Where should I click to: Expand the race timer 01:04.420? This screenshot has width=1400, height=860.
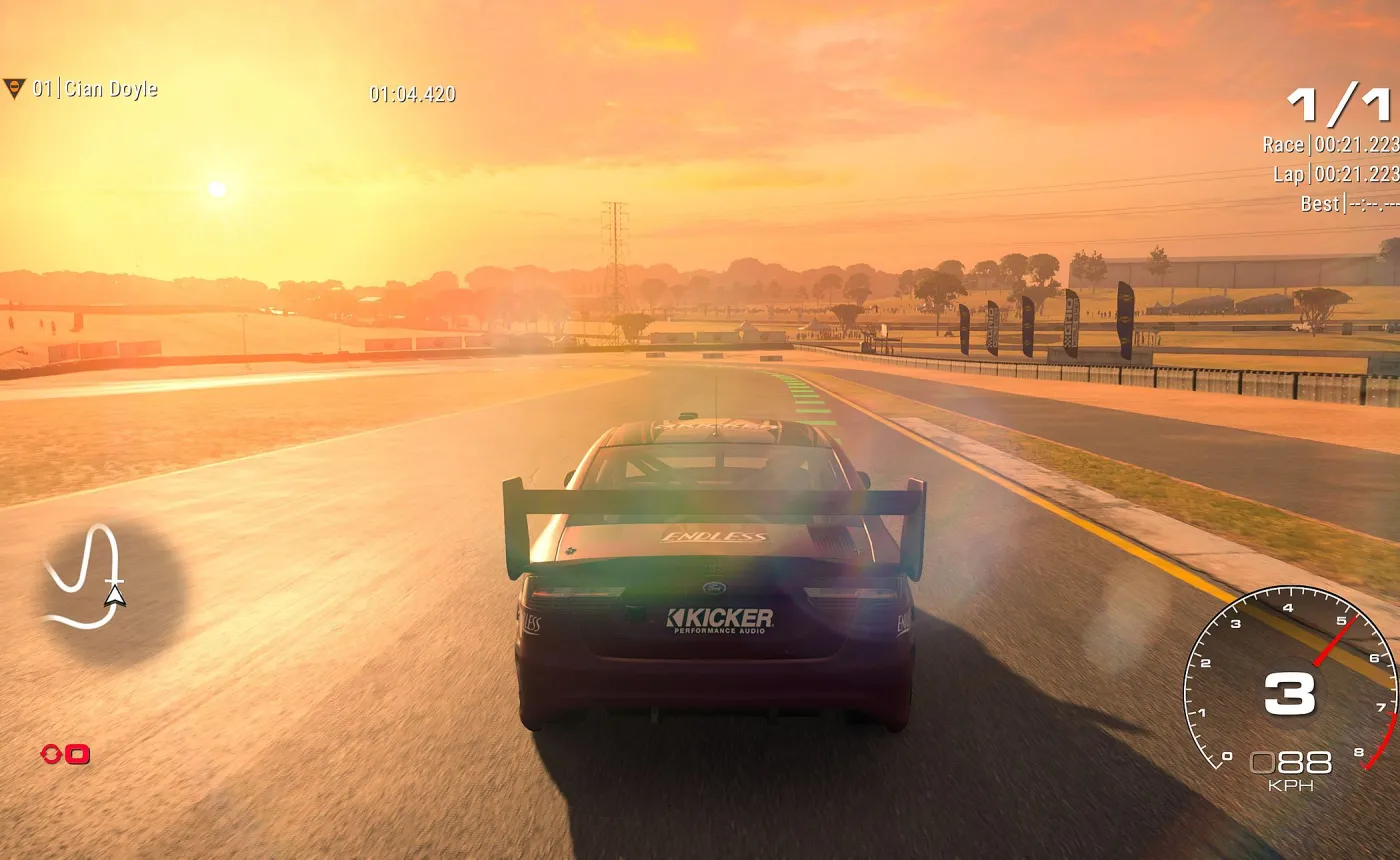[x=413, y=94]
